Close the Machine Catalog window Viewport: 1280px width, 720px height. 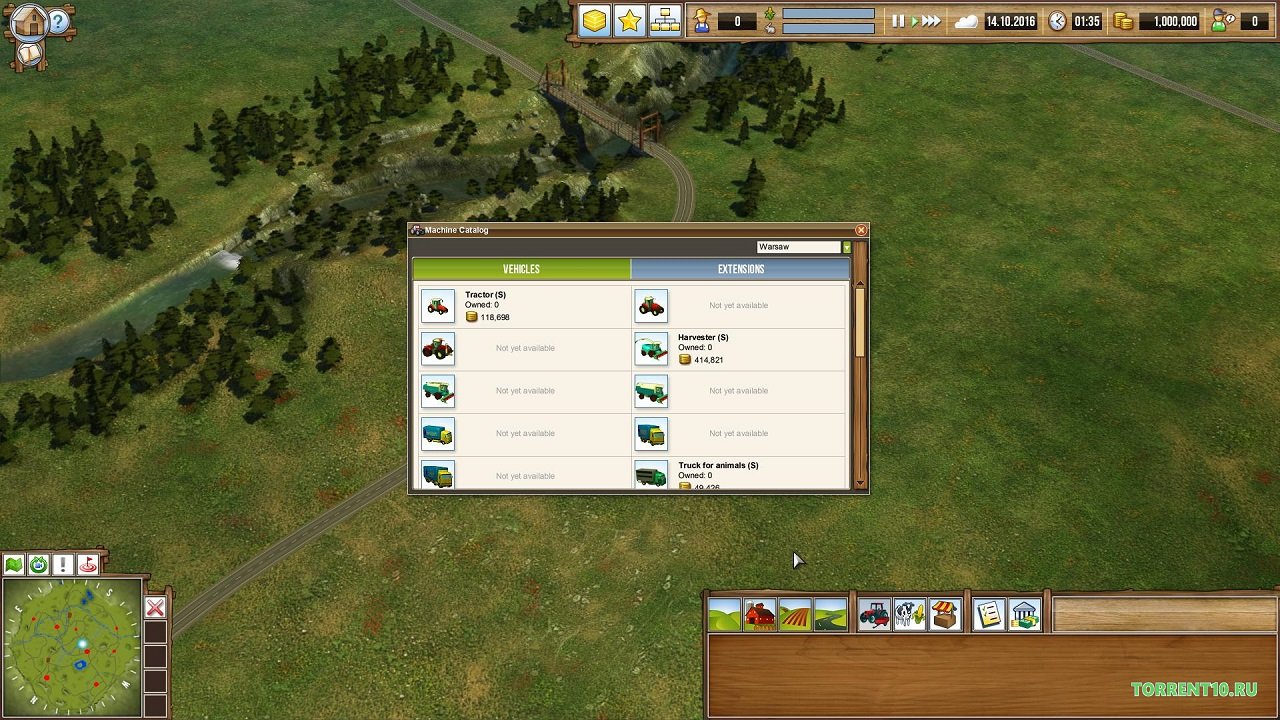click(x=861, y=230)
